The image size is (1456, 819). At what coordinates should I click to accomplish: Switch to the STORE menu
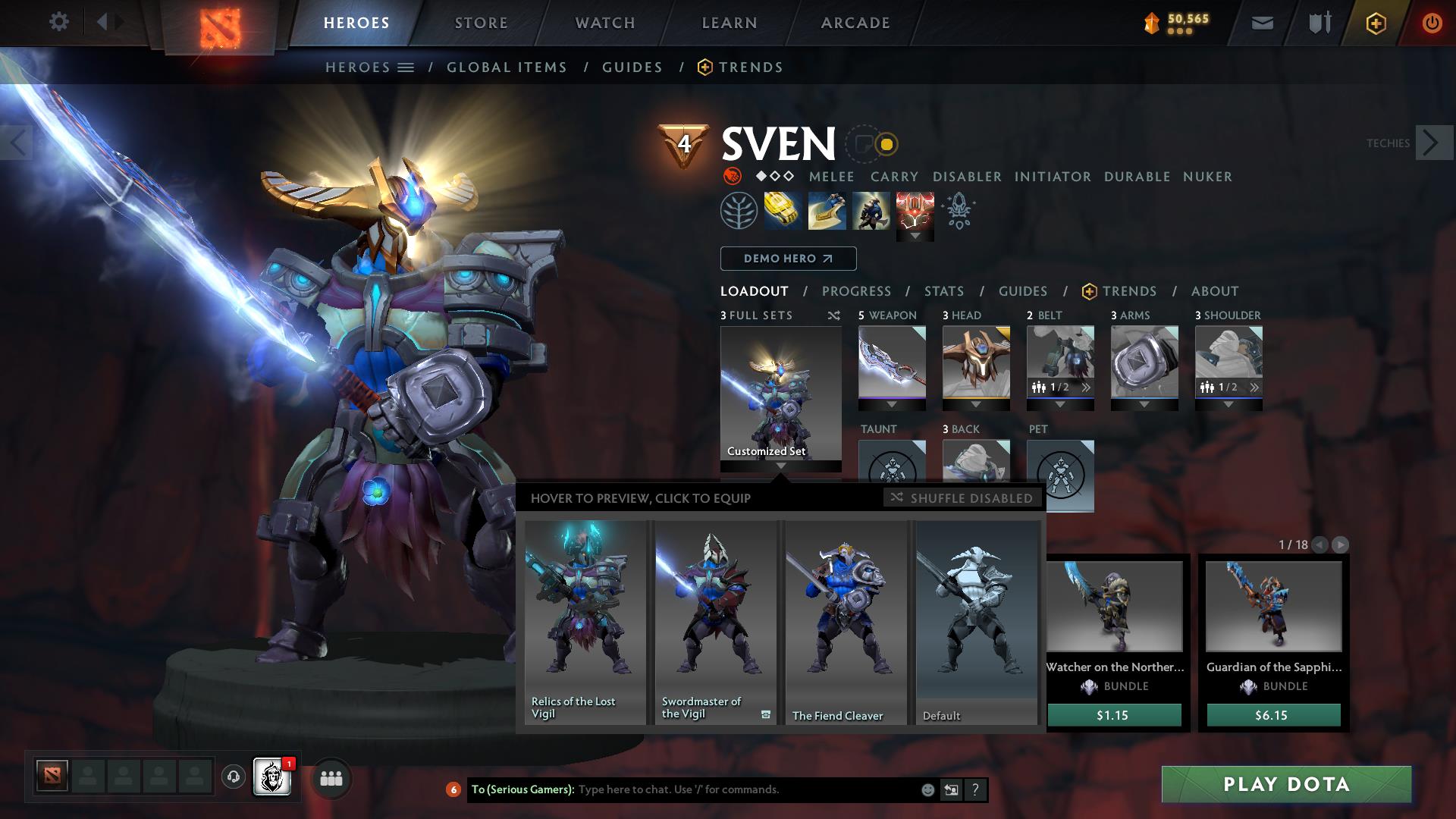click(x=481, y=22)
